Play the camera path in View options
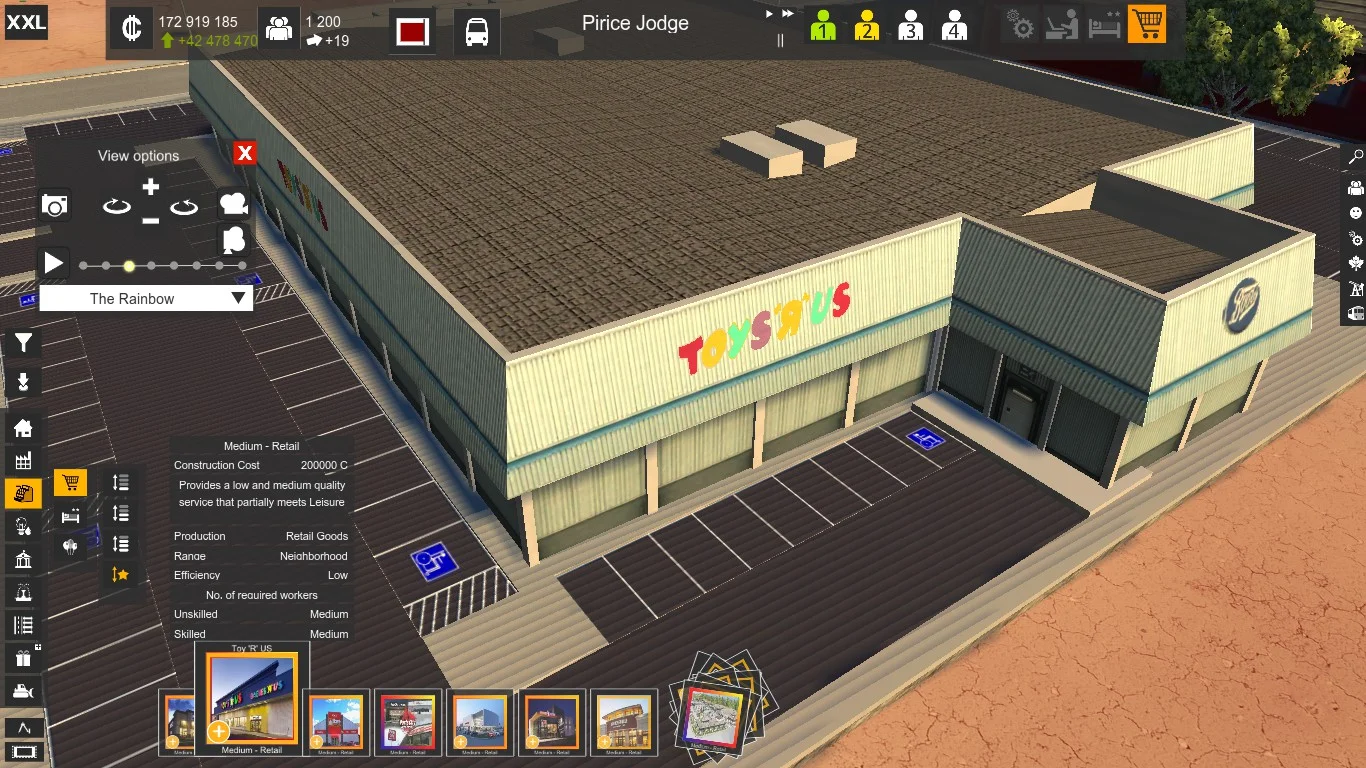The image size is (1366, 768). [x=54, y=263]
